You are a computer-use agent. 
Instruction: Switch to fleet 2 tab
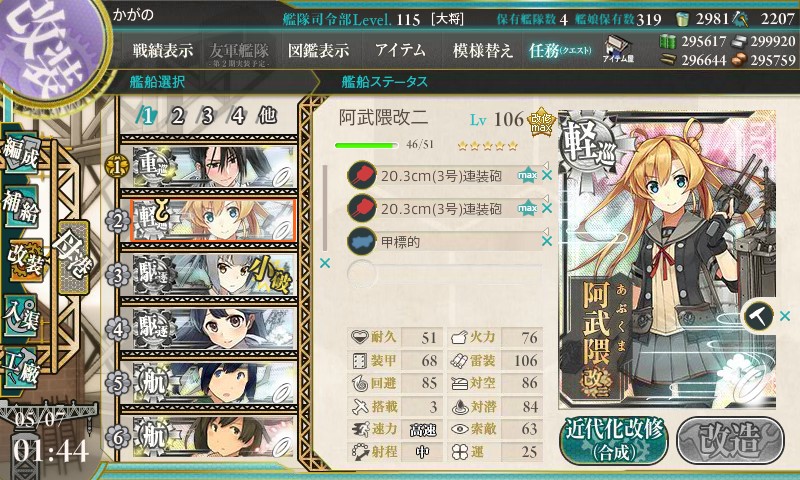tap(177, 115)
